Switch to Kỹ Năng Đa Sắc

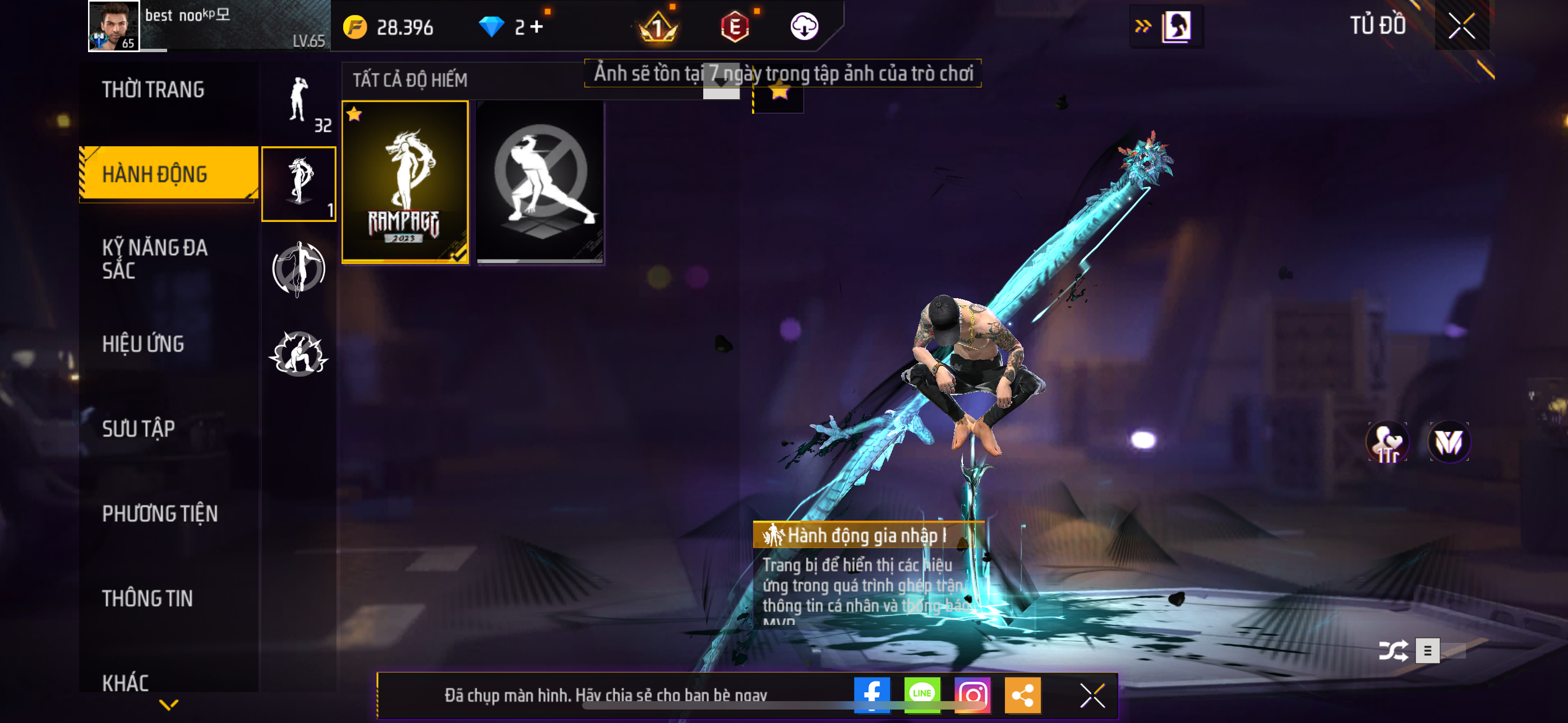[155, 258]
